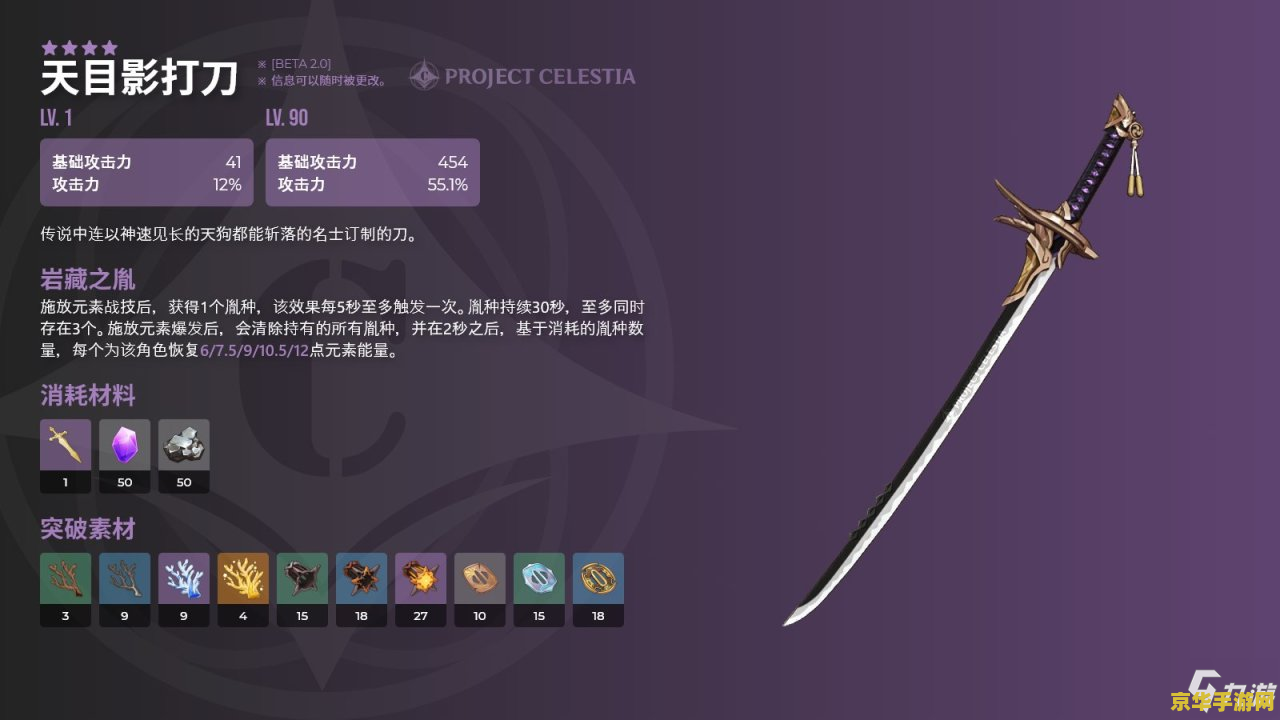Select the golden tsuba material showing quantity 18
Screen dimensions: 1280x720
pyautogui.click(x=598, y=578)
